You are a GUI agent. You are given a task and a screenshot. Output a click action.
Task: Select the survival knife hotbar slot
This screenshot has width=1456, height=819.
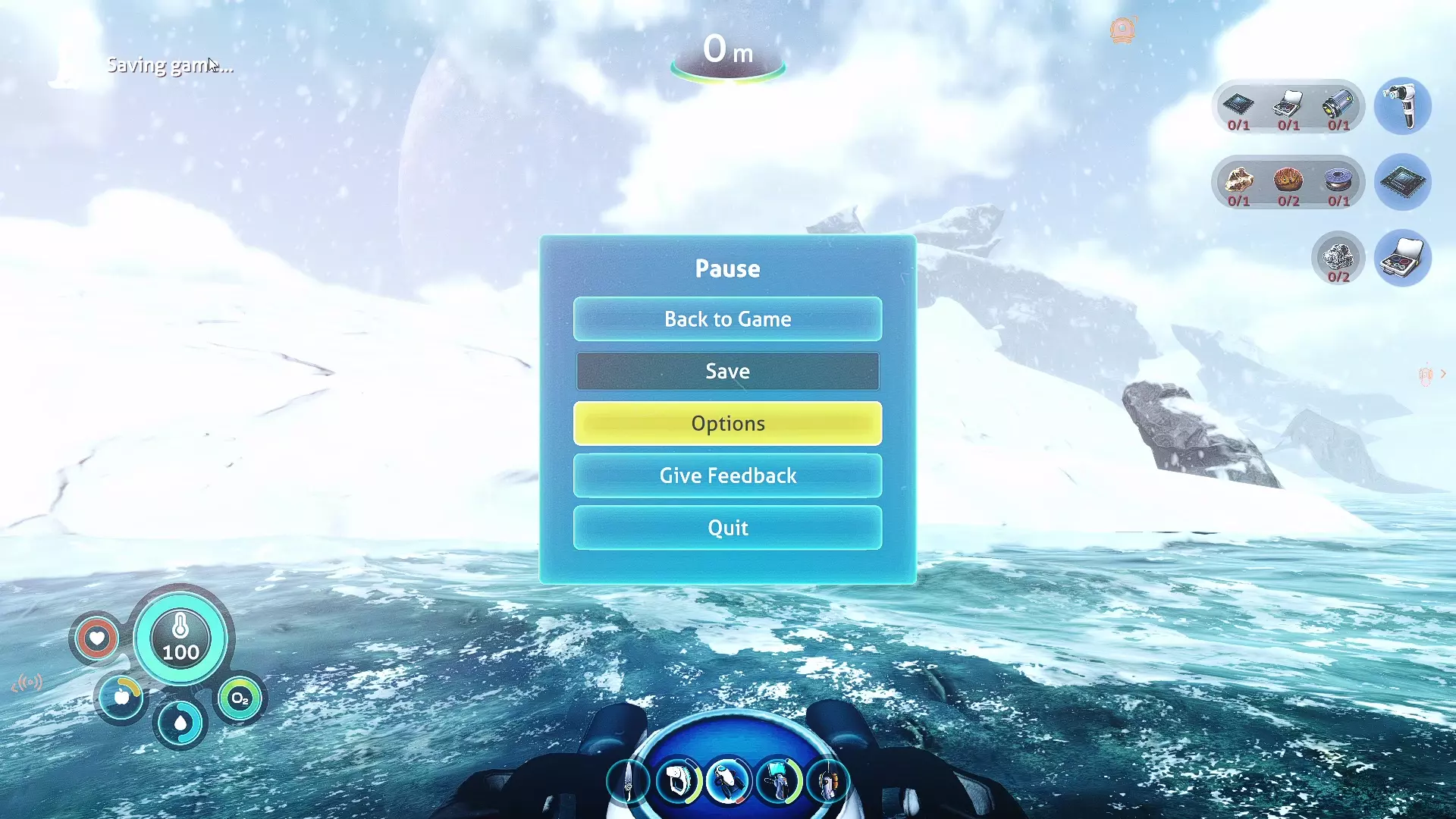coord(629,781)
